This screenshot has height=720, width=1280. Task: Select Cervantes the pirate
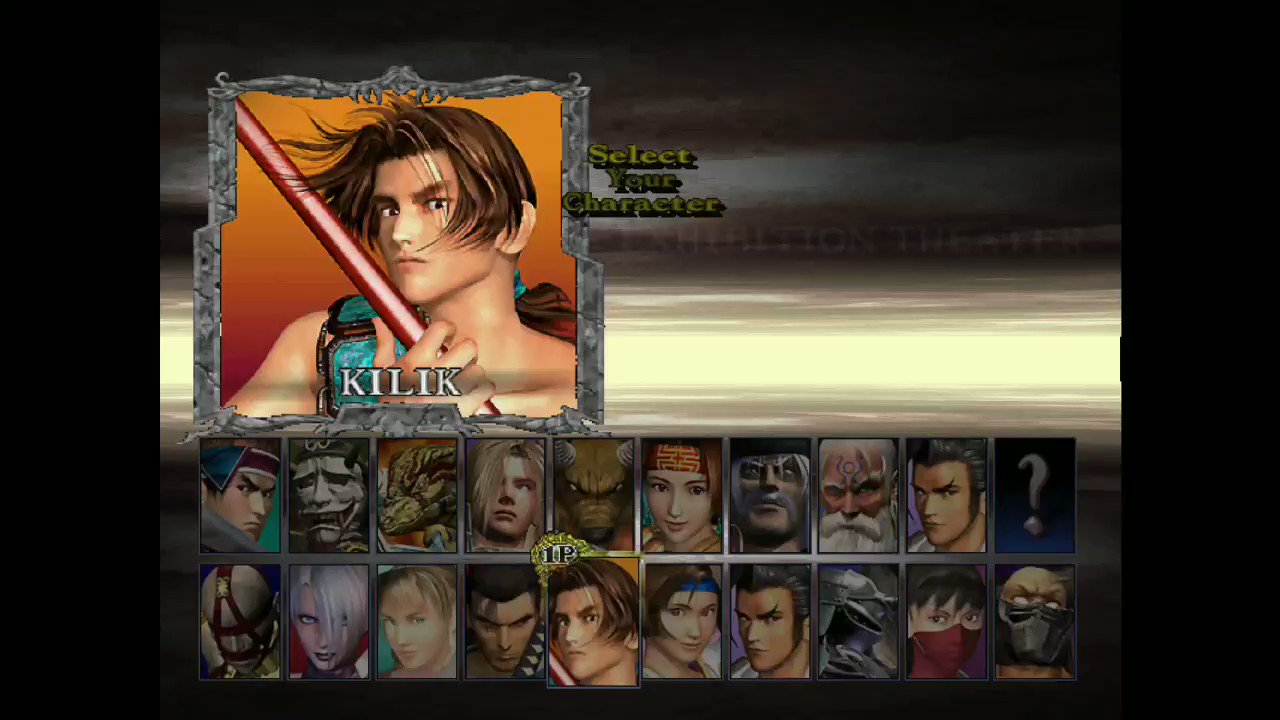(768, 495)
